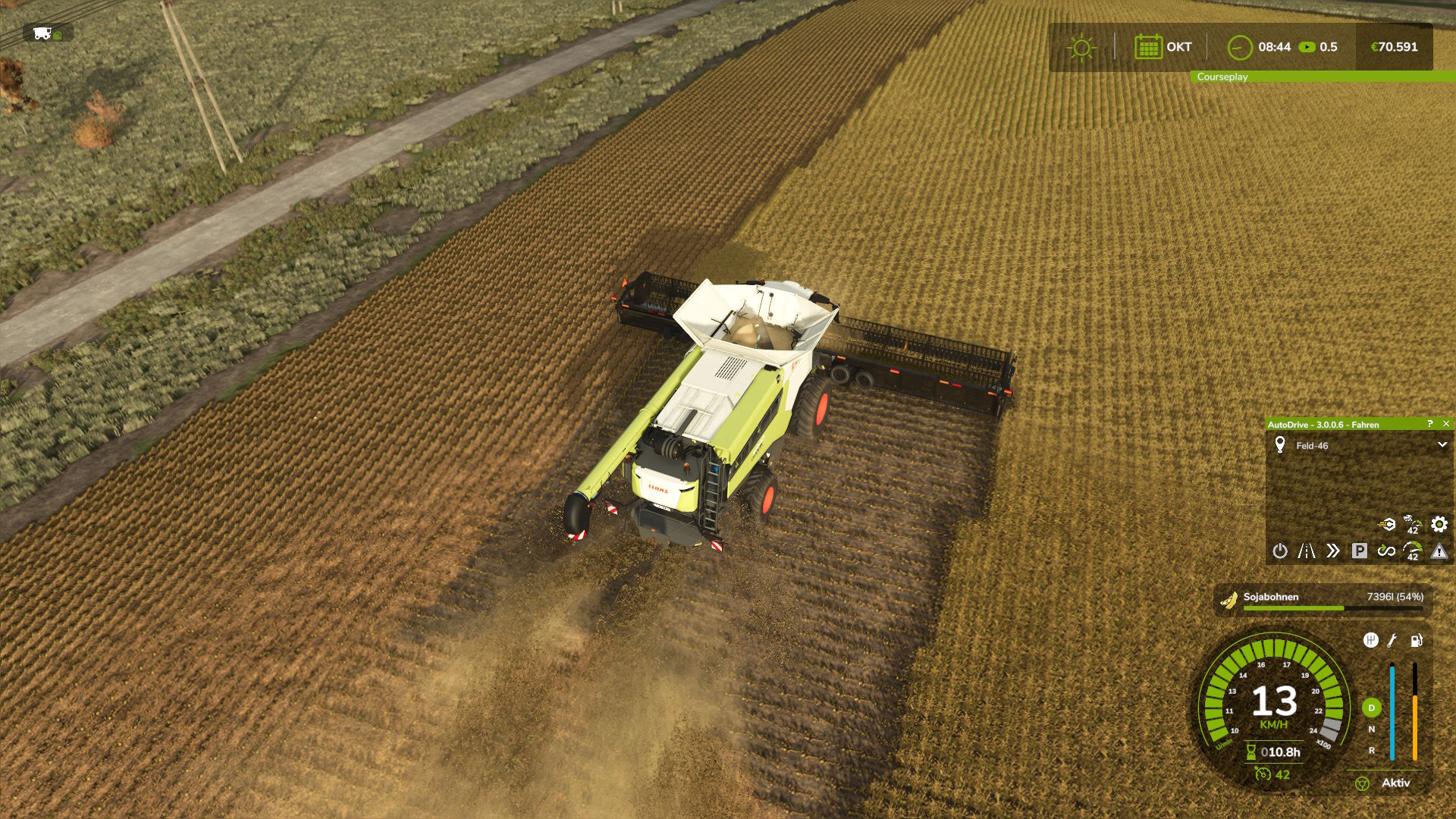The image size is (1456, 819).
Task: Click the warning triangle icon
Action: tap(1439, 551)
